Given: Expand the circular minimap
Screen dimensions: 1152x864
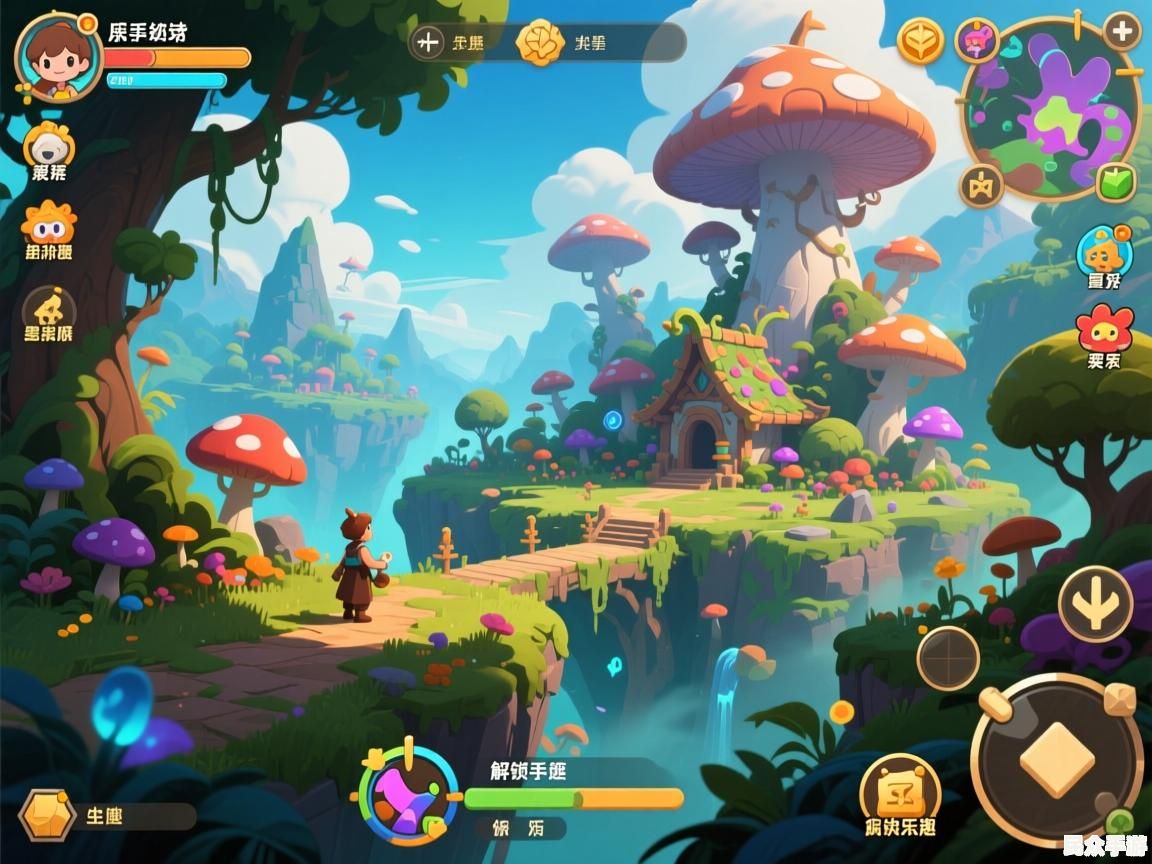Looking at the screenshot, I should [1052, 110].
